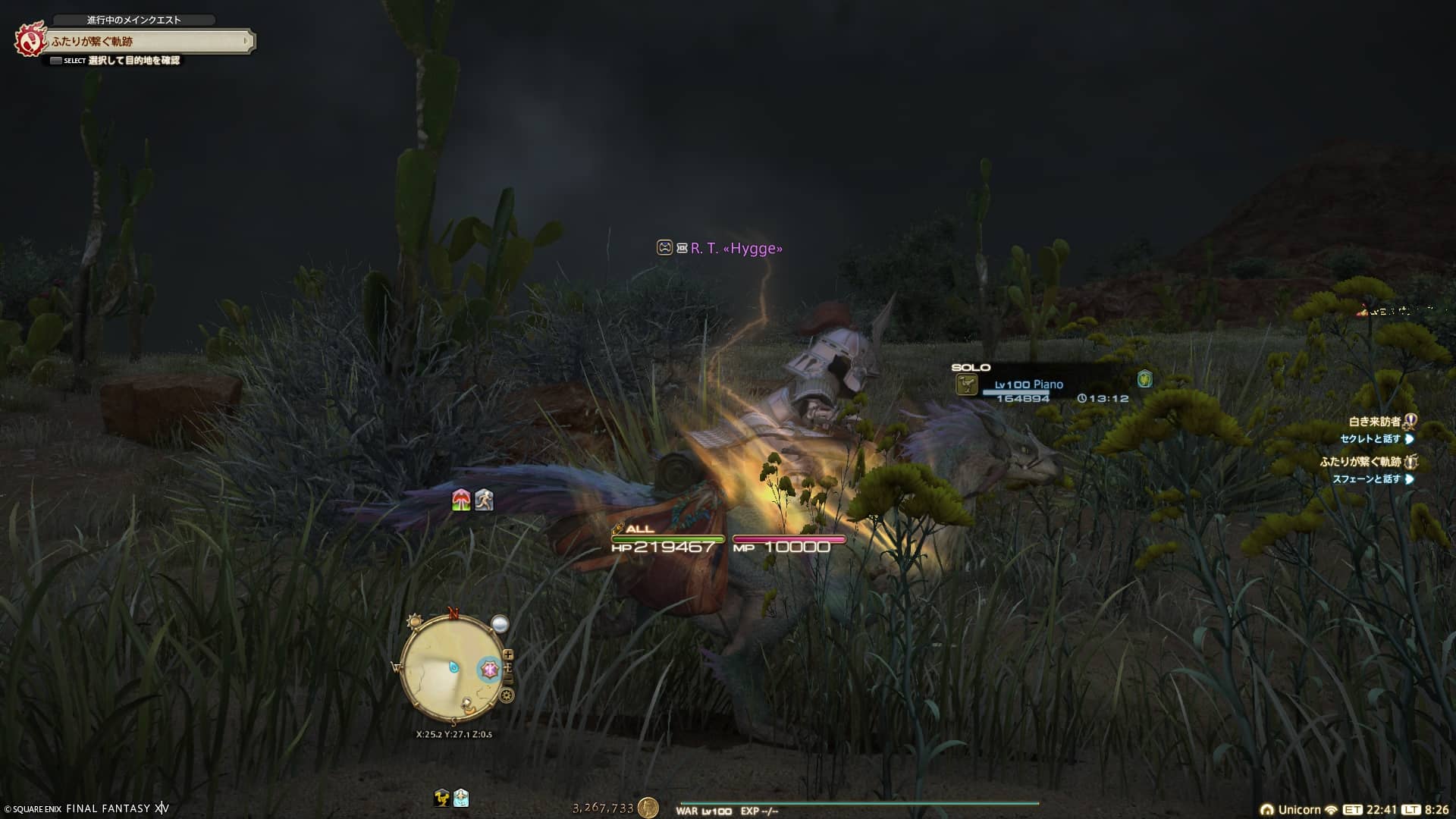Open minimap settings gear
Screen dimensions: 1456x819
(x=507, y=695)
